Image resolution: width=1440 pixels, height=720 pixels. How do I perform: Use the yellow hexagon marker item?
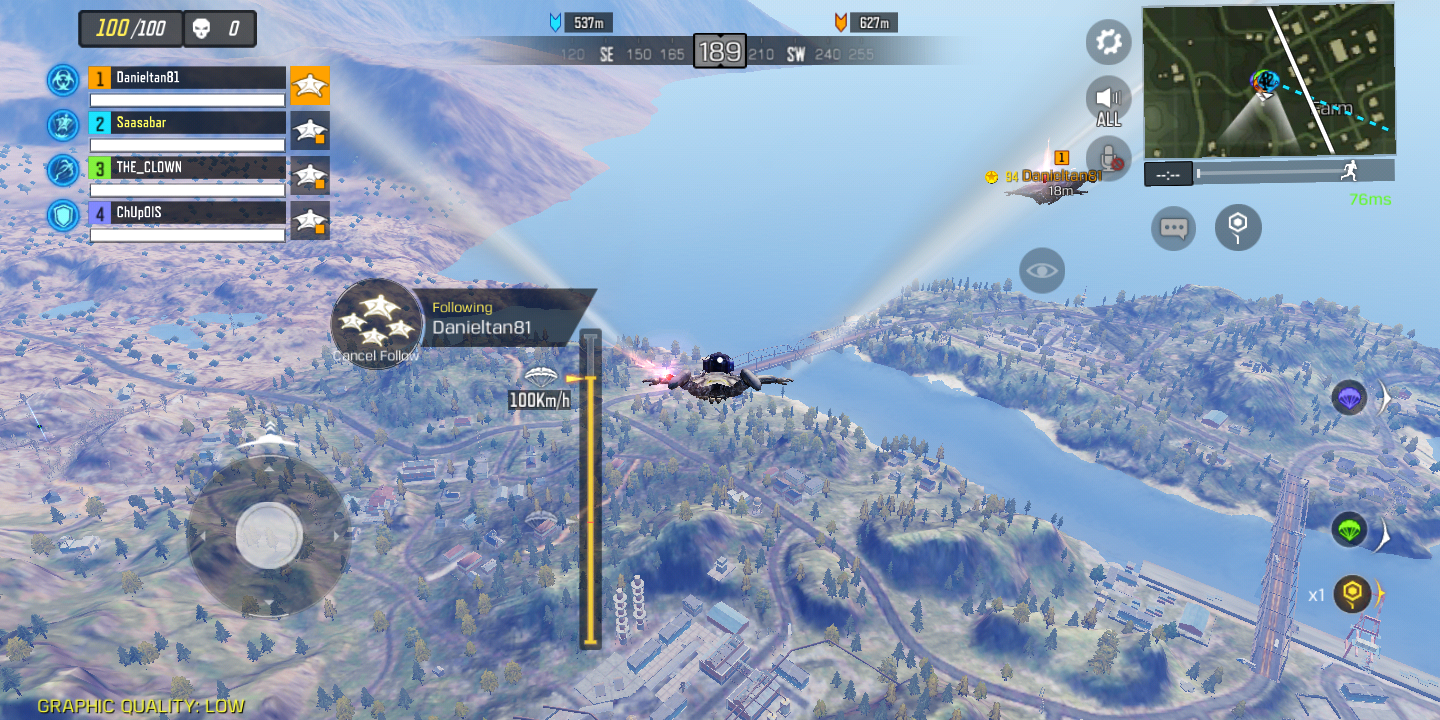[x=1352, y=594]
